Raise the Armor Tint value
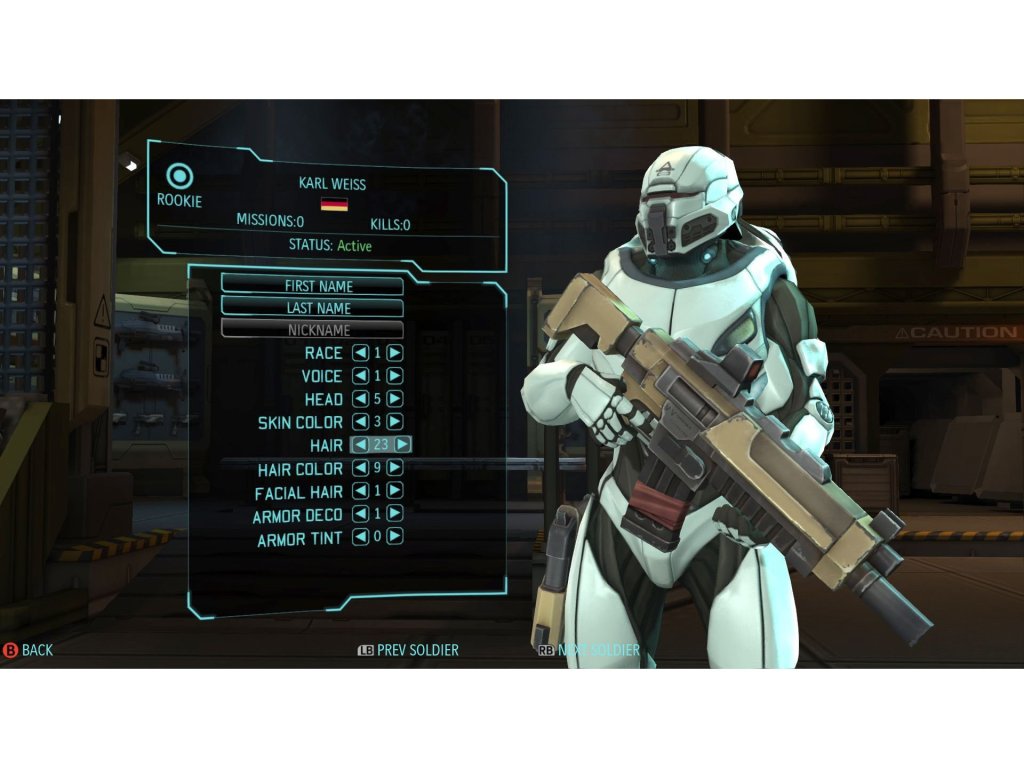Screen dimensions: 1024x768 (395, 537)
